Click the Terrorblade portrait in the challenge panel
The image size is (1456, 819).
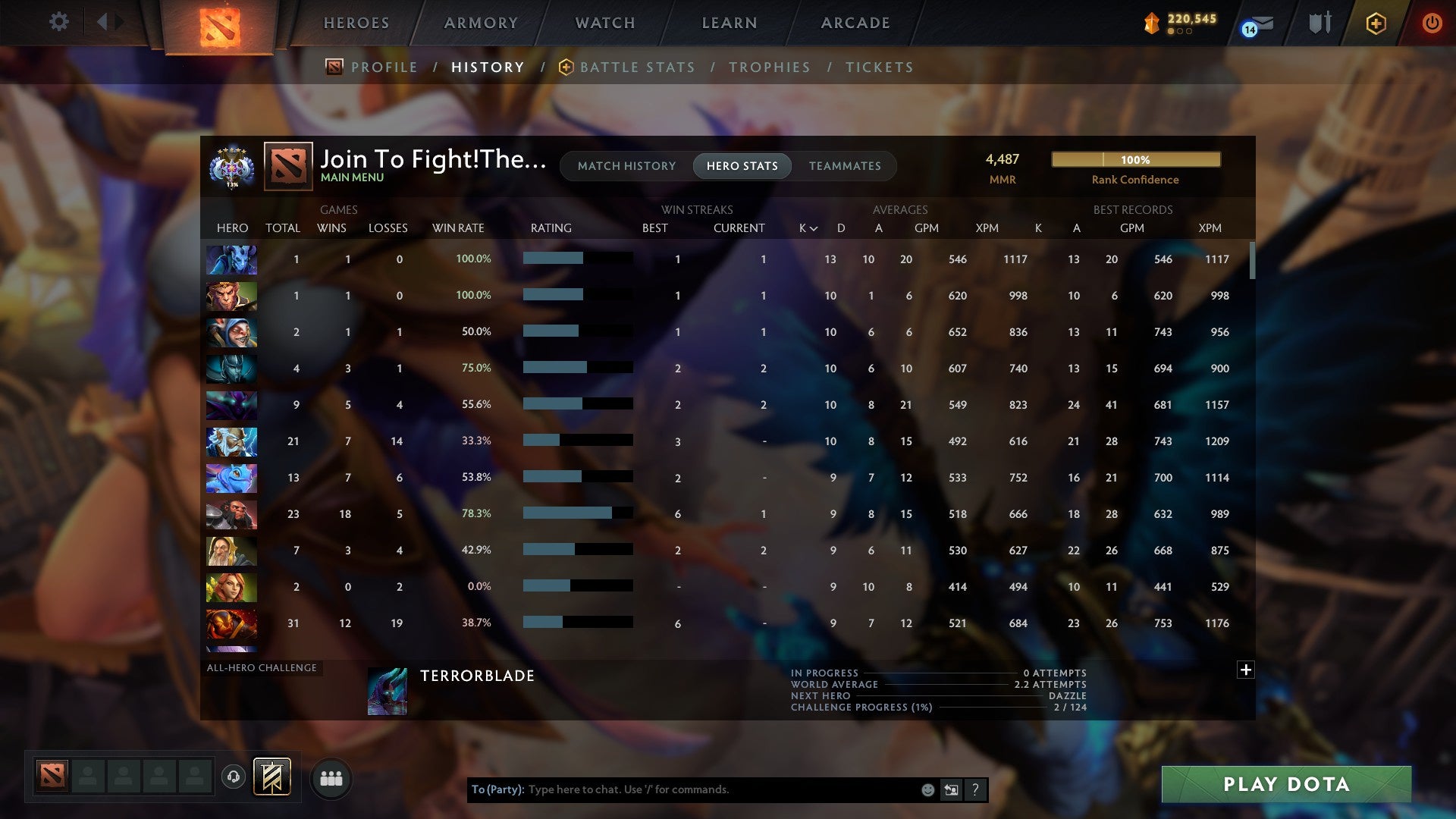tap(388, 692)
